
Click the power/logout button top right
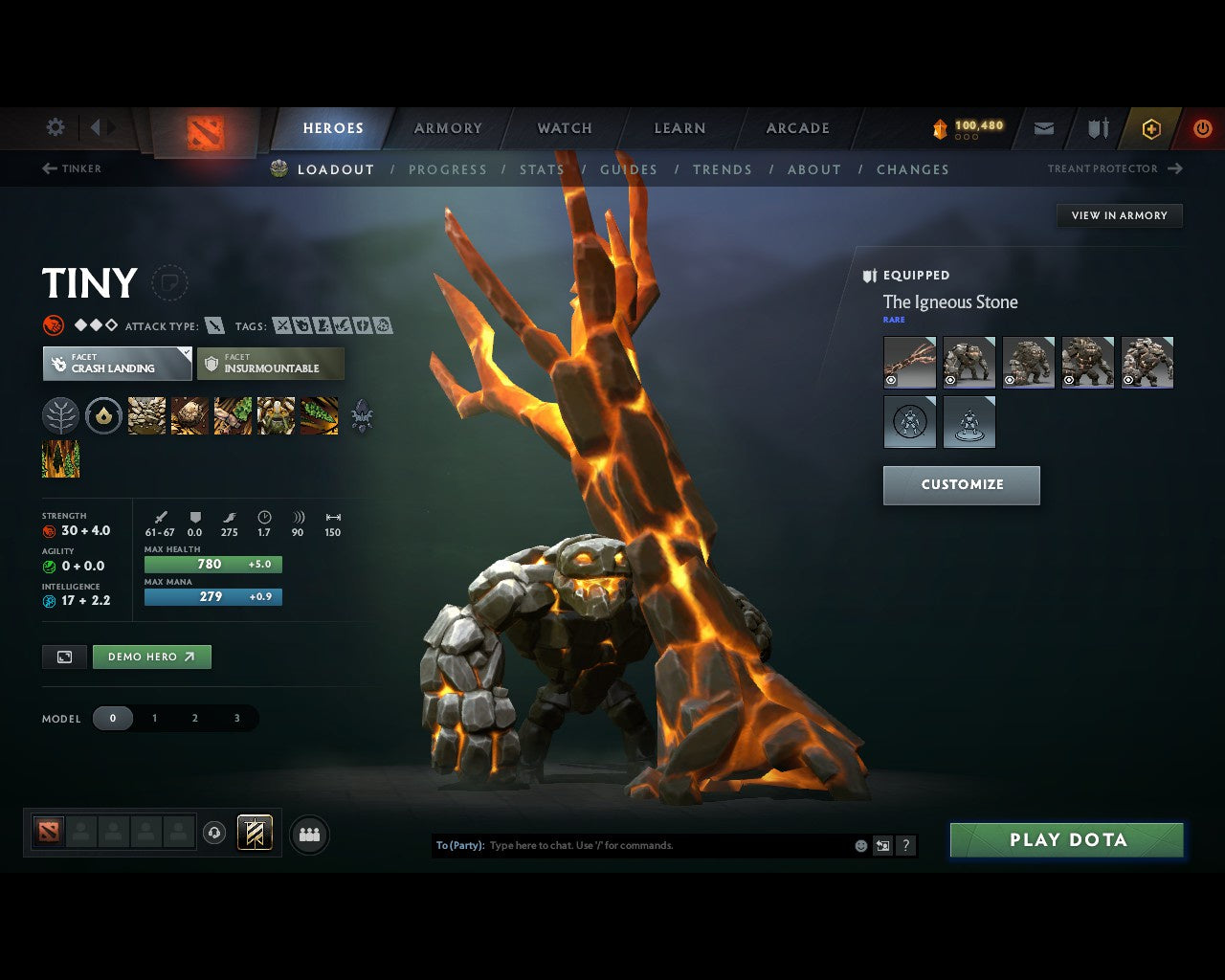[1203, 128]
